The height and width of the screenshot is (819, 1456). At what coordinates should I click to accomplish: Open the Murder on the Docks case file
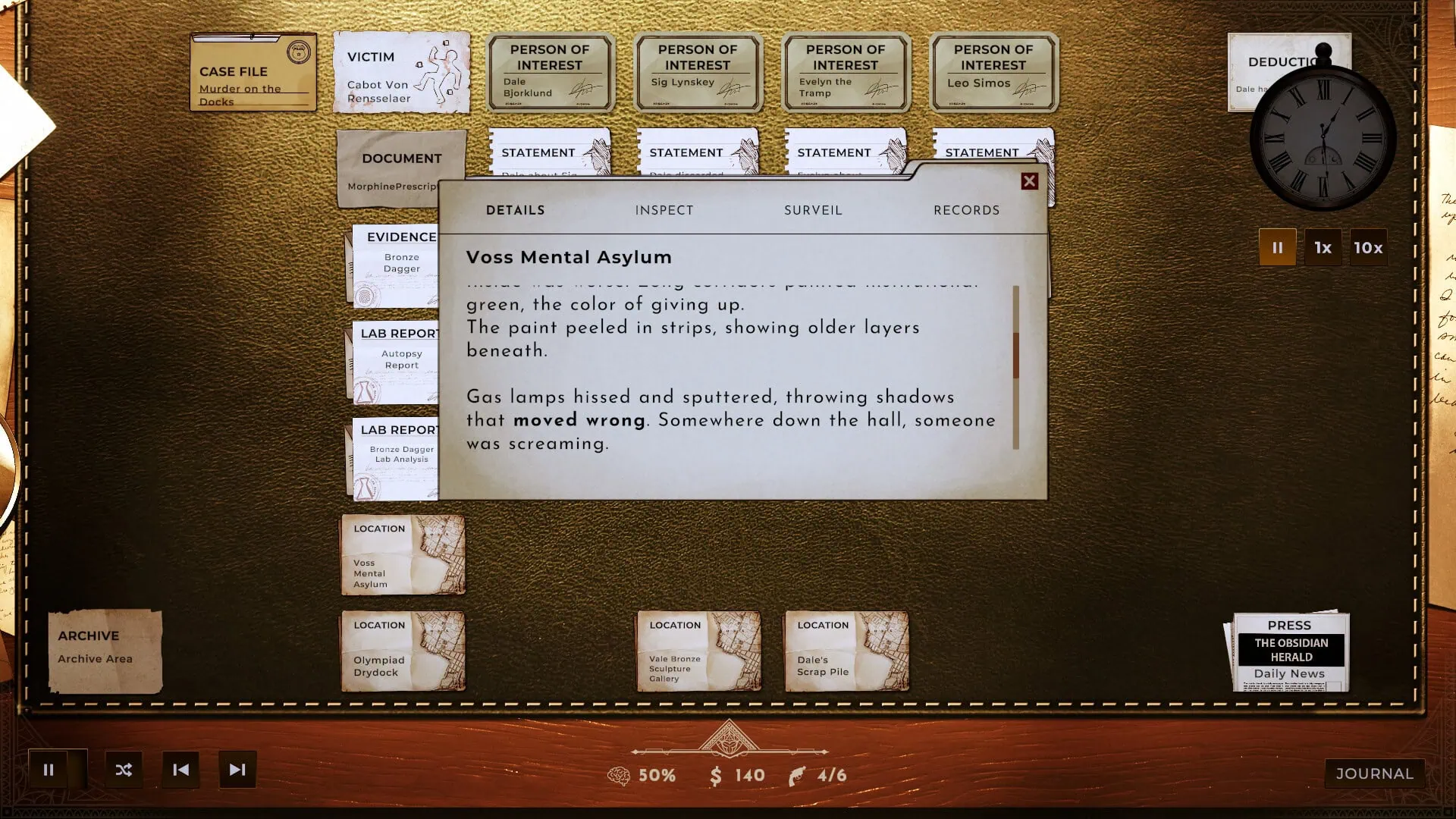point(253,72)
